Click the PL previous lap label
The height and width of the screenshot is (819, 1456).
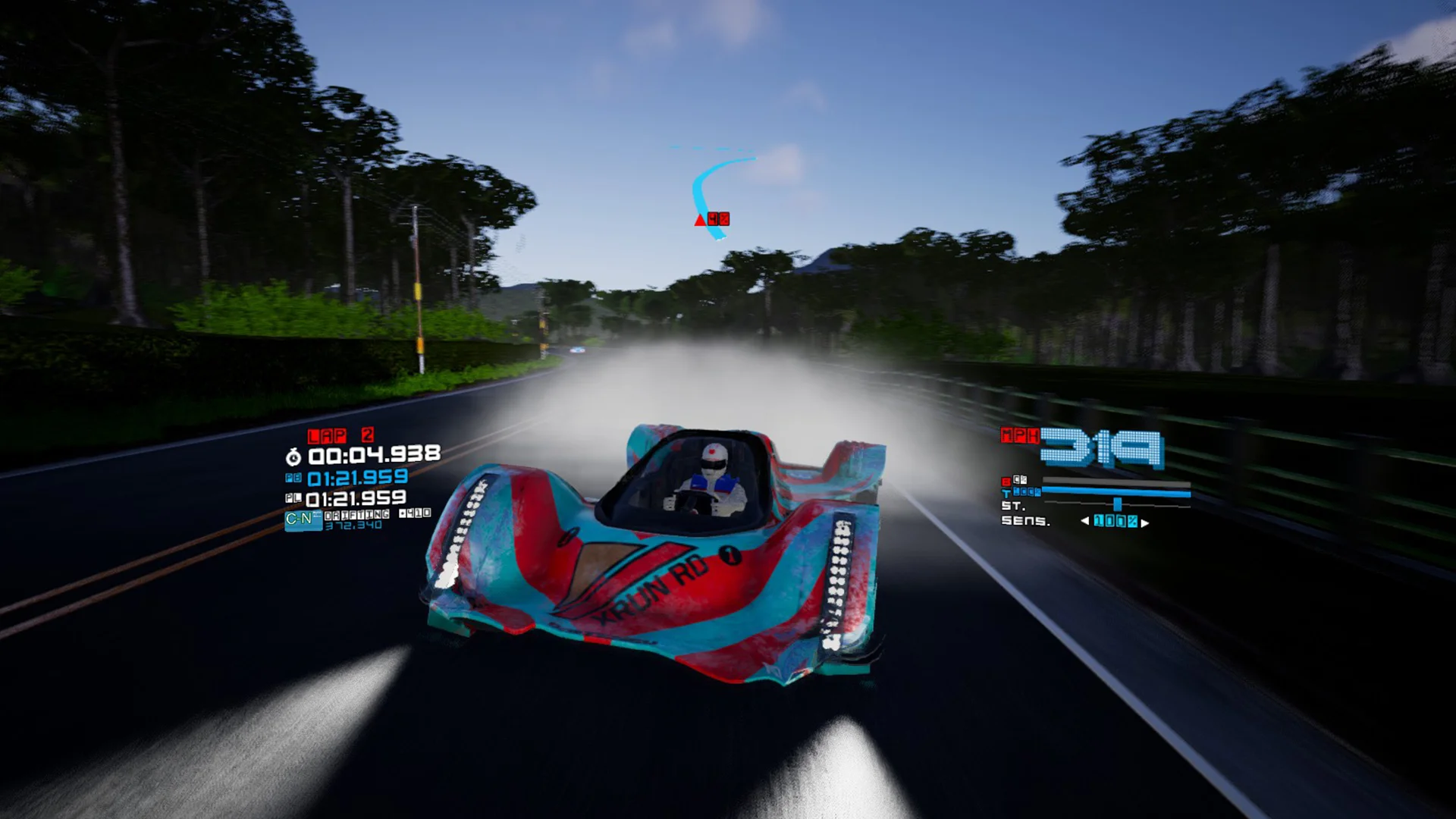point(293,498)
